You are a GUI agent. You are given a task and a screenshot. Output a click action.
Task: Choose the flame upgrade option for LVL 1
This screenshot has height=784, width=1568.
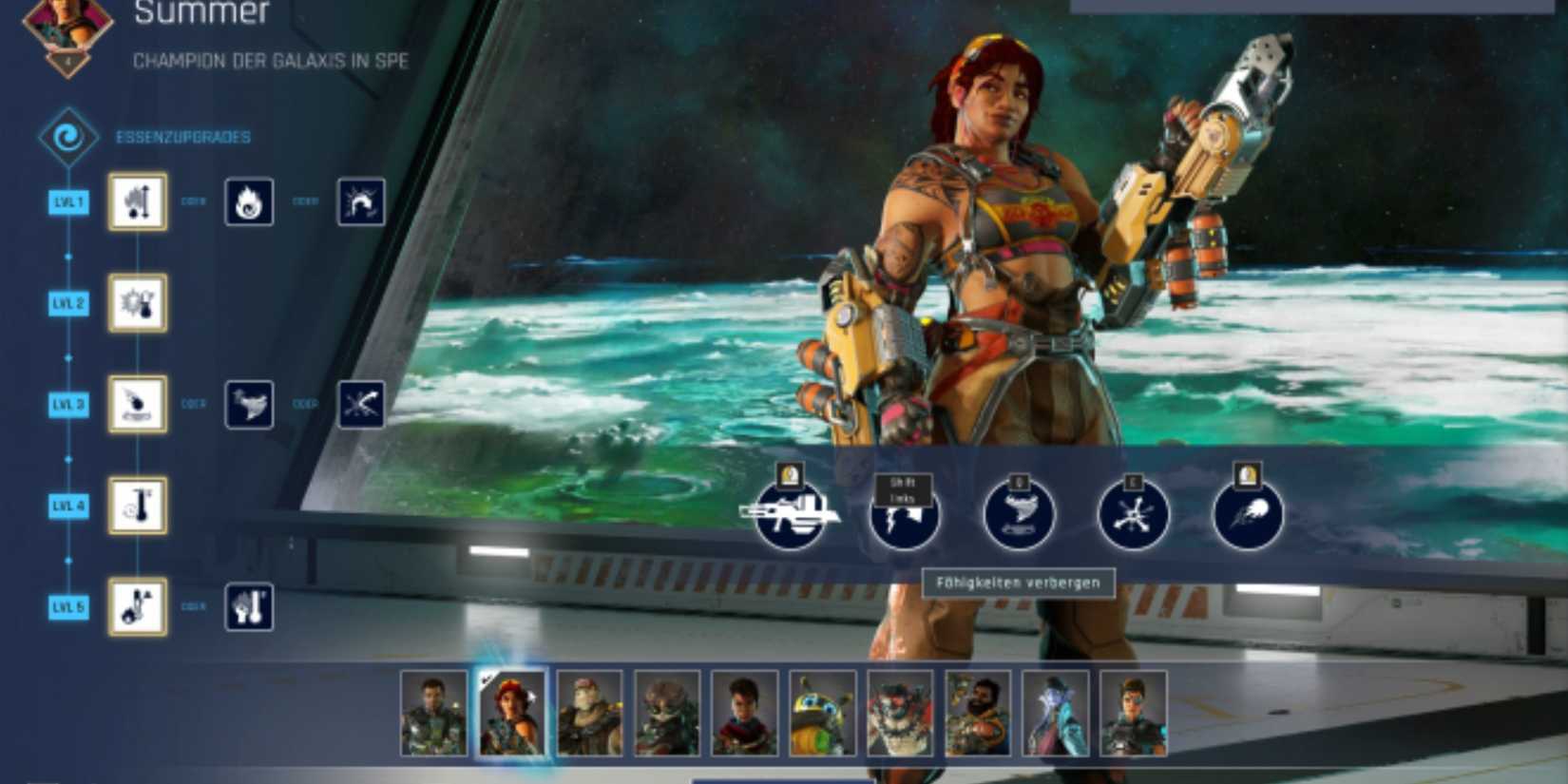pos(249,203)
